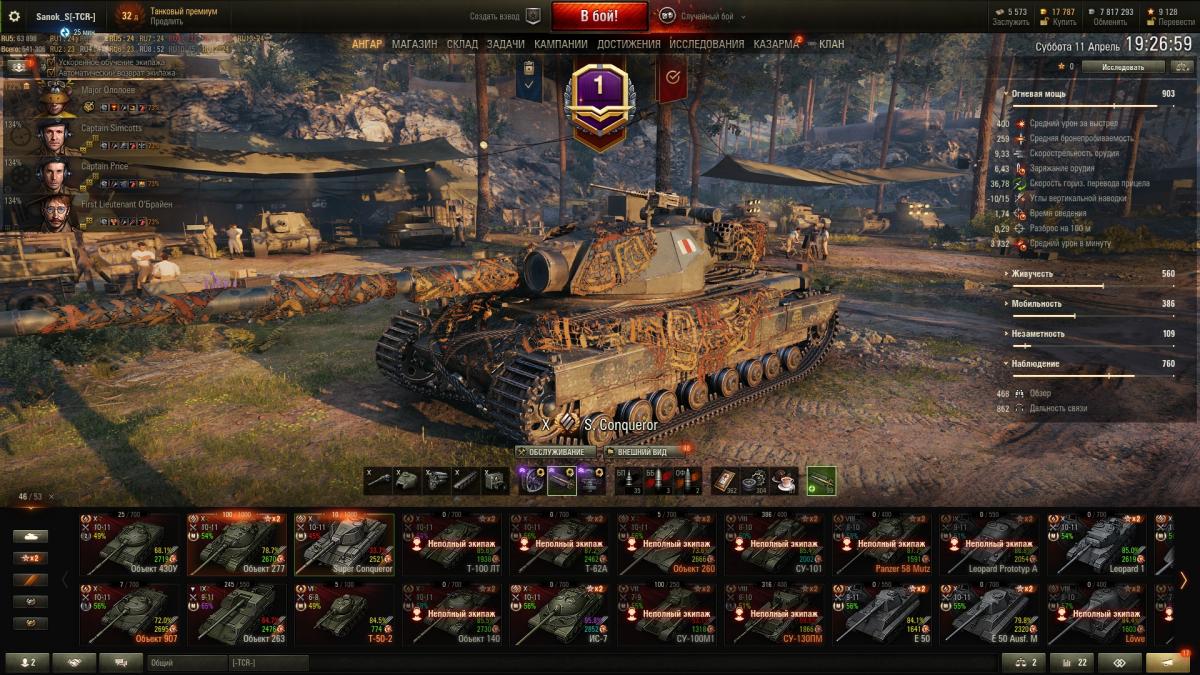Click the ОБСЛУЖИВАНИЕ service button
The height and width of the screenshot is (675, 1200).
pyautogui.click(x=556, y=452)
